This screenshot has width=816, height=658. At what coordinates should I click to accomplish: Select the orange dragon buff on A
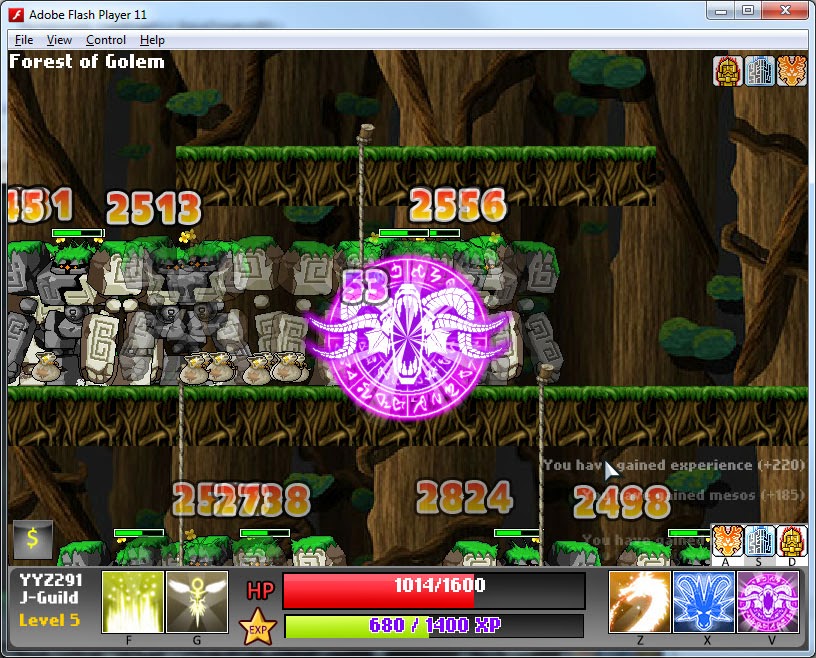[x=728, y=541]
